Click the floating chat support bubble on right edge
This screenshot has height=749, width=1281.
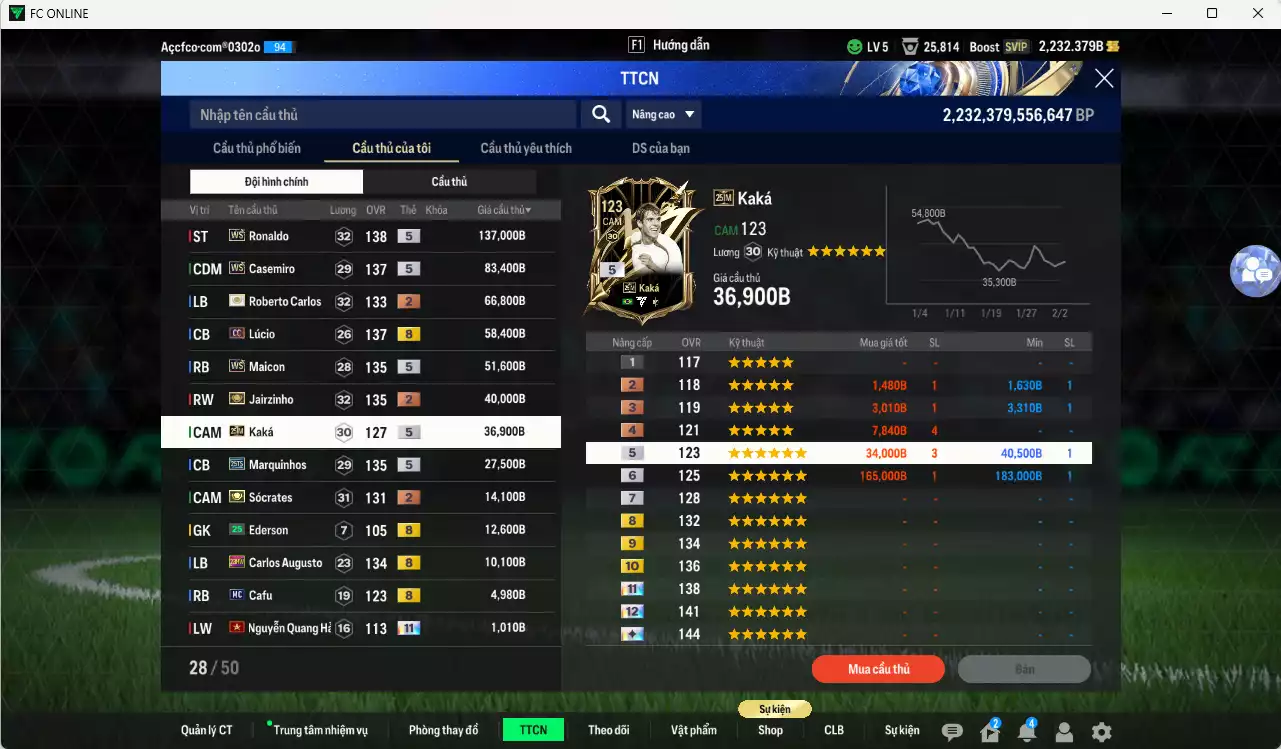1255,271
